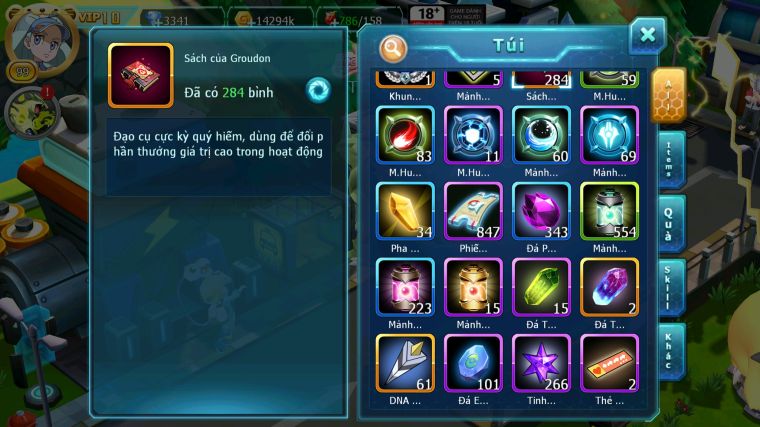Choose the blue gem stone with 101
760x427 pixels.
(473, 362)
